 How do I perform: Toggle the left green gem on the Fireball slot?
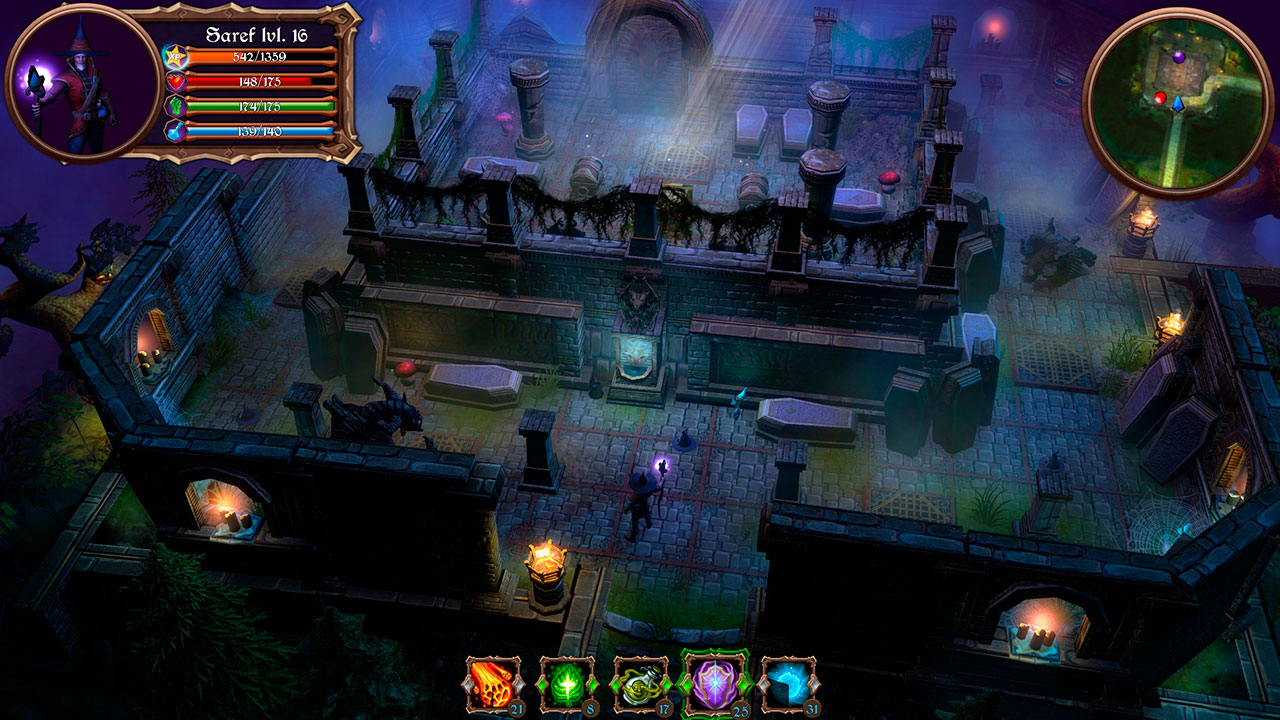(x=468, y=684)
